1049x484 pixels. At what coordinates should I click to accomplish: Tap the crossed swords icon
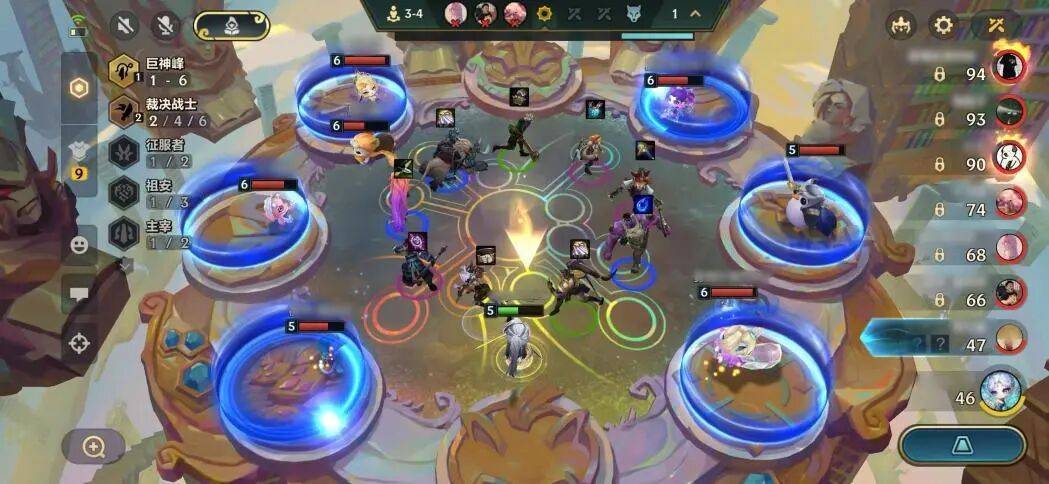995,26
